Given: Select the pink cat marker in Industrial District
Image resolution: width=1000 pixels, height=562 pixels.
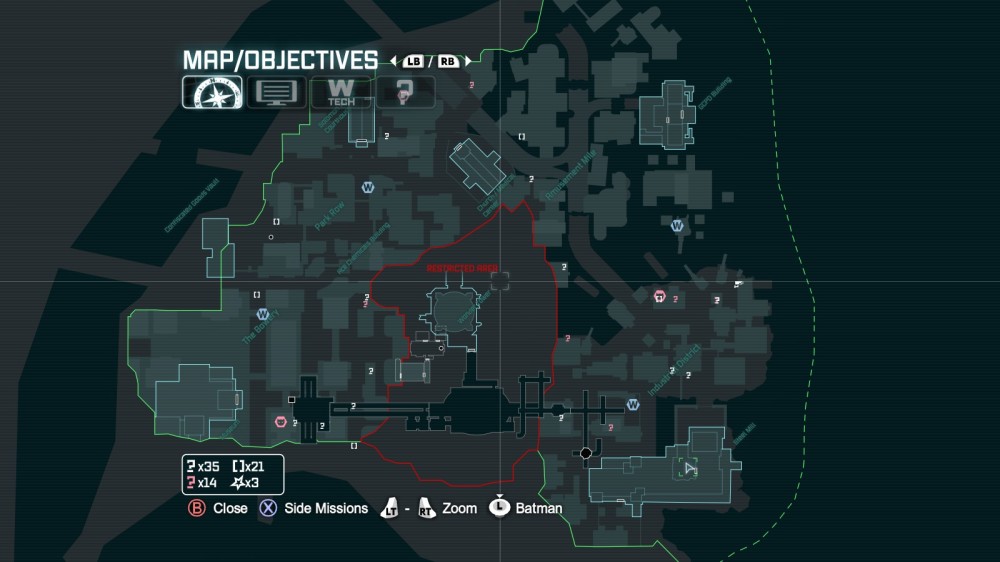Looking at the screenshot, I should [x=660, y=296].
